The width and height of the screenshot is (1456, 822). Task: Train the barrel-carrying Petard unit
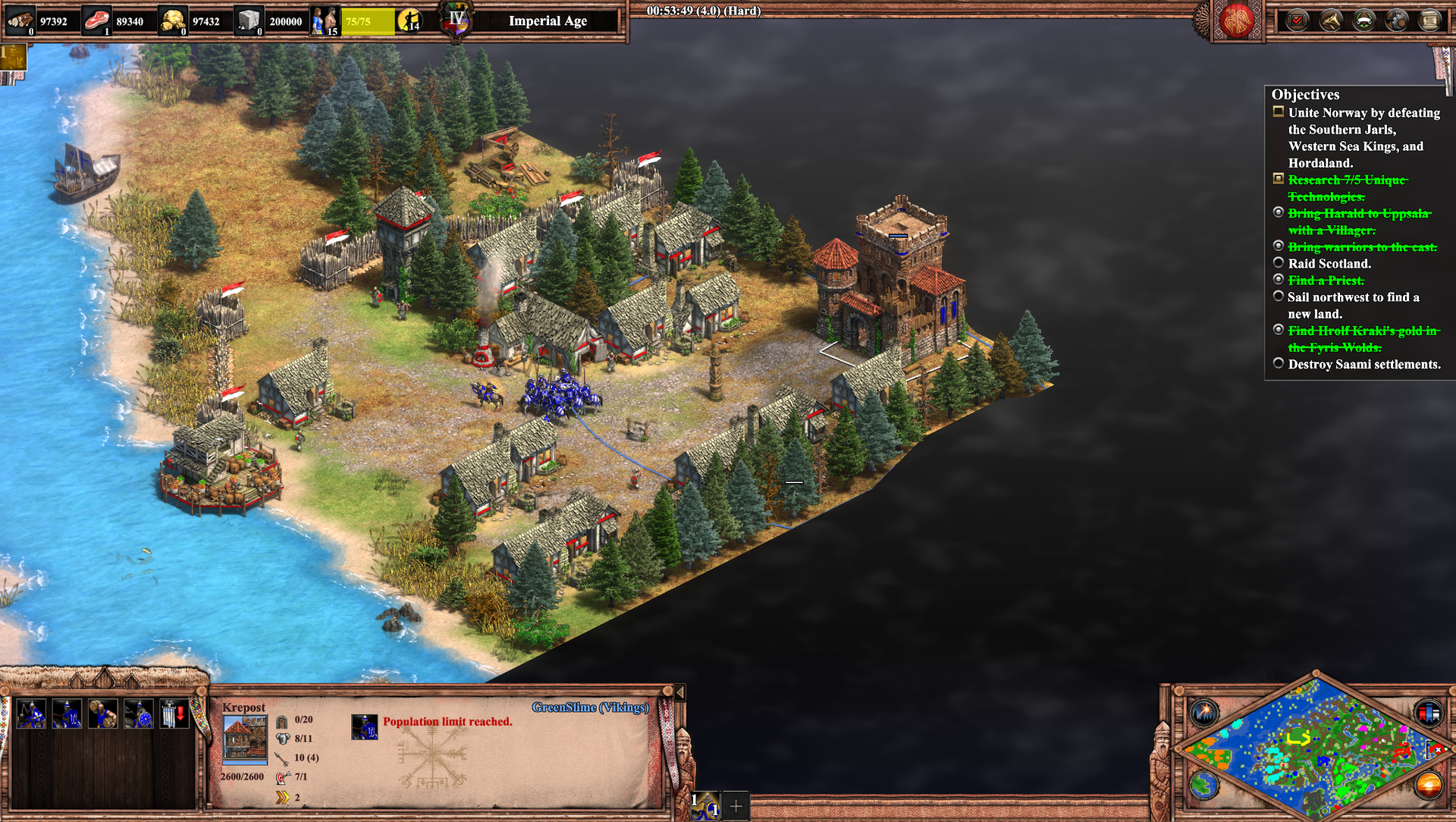click(x=102, y=714)
